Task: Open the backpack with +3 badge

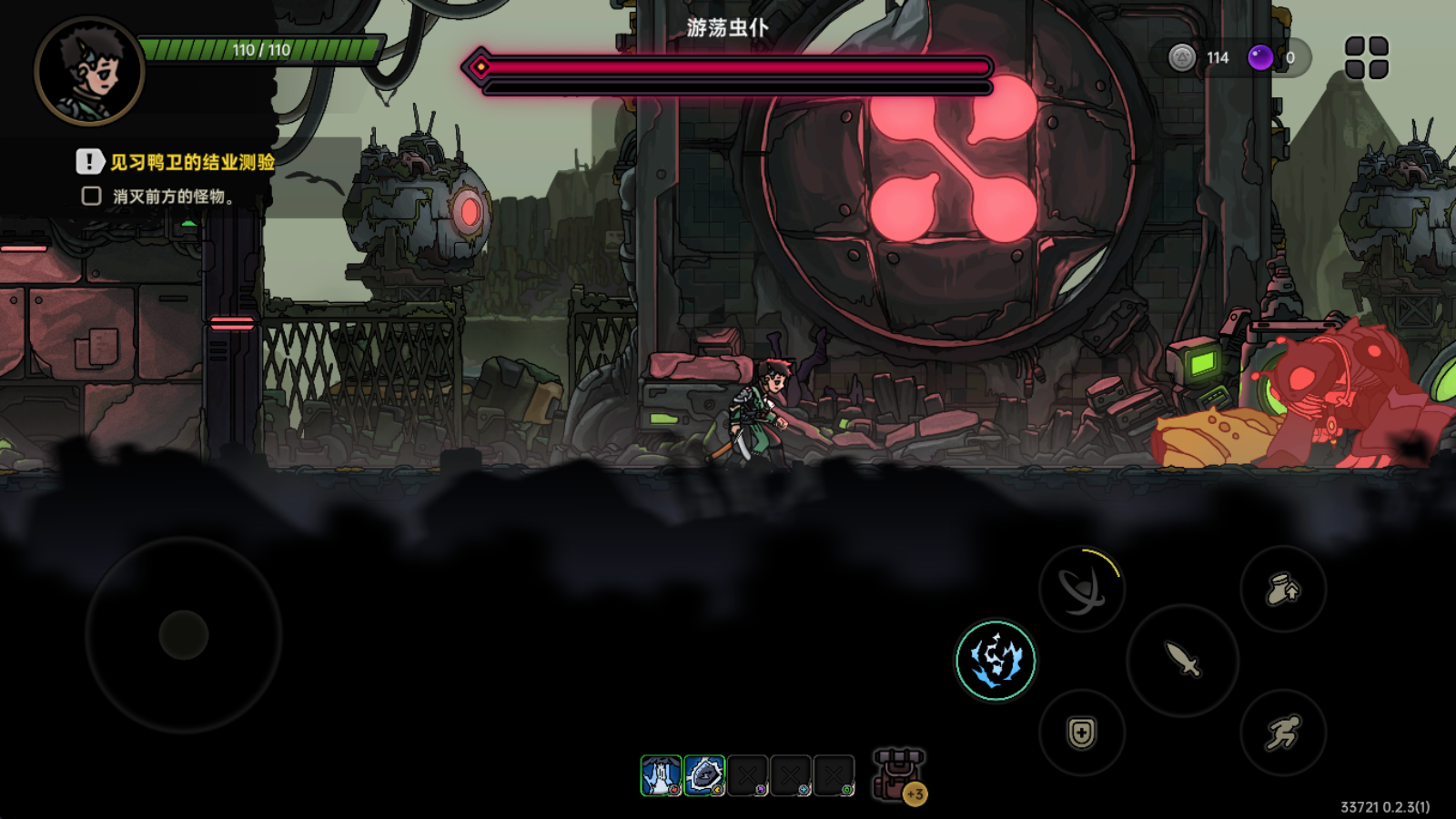Action: pos(899,775)
